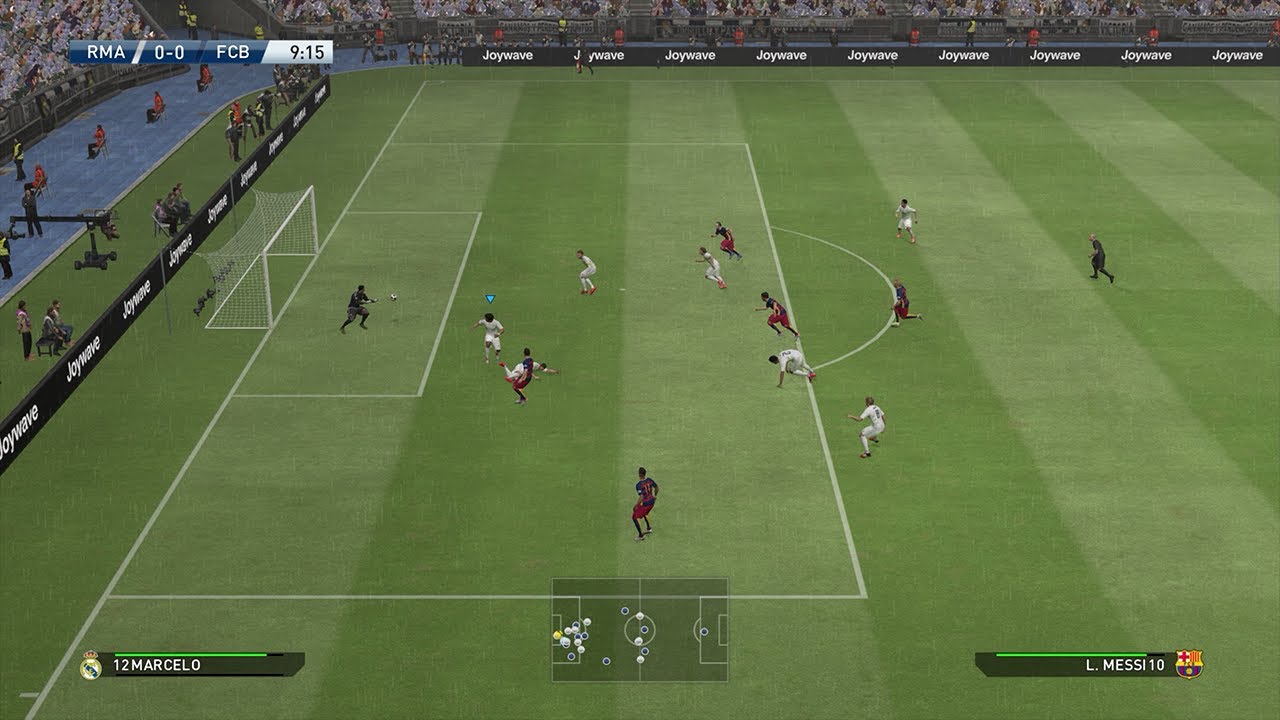The width and height of the screenshot is (1280, 720).
Task: Click the FC Barcelona crest icon
Action: coord(1189,664)
